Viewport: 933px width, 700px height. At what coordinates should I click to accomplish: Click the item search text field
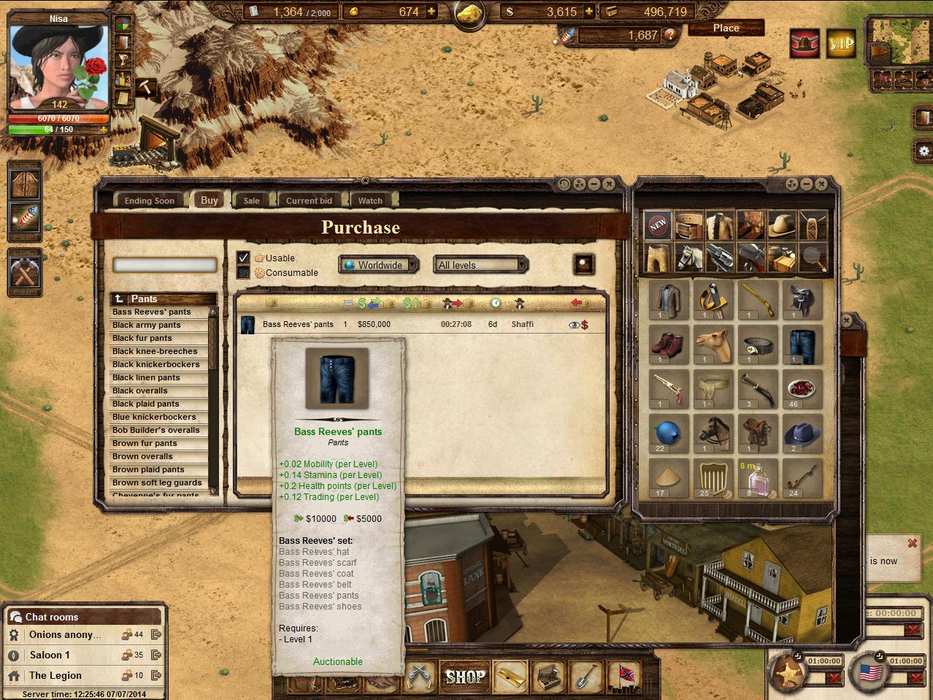click(x=164, y=265)
